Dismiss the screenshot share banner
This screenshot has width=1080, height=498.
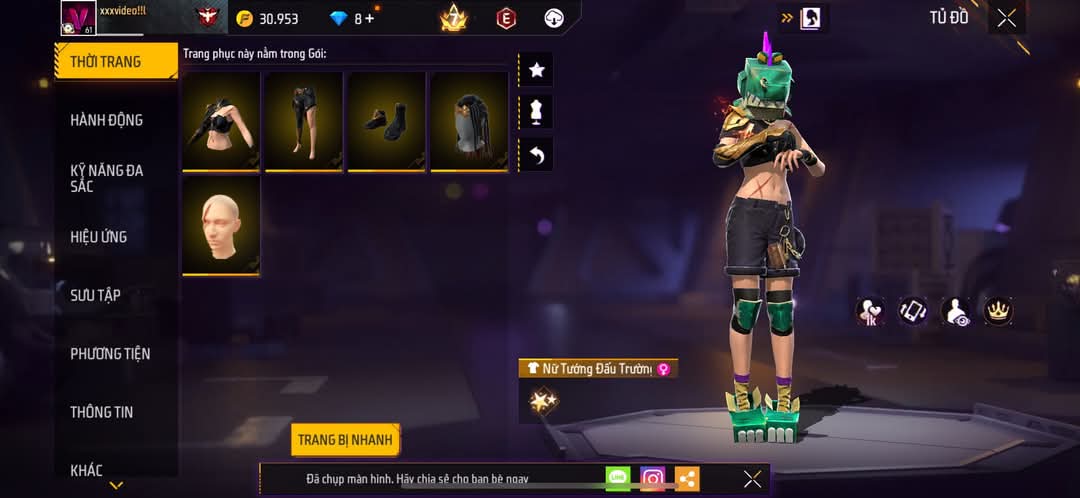752,479
